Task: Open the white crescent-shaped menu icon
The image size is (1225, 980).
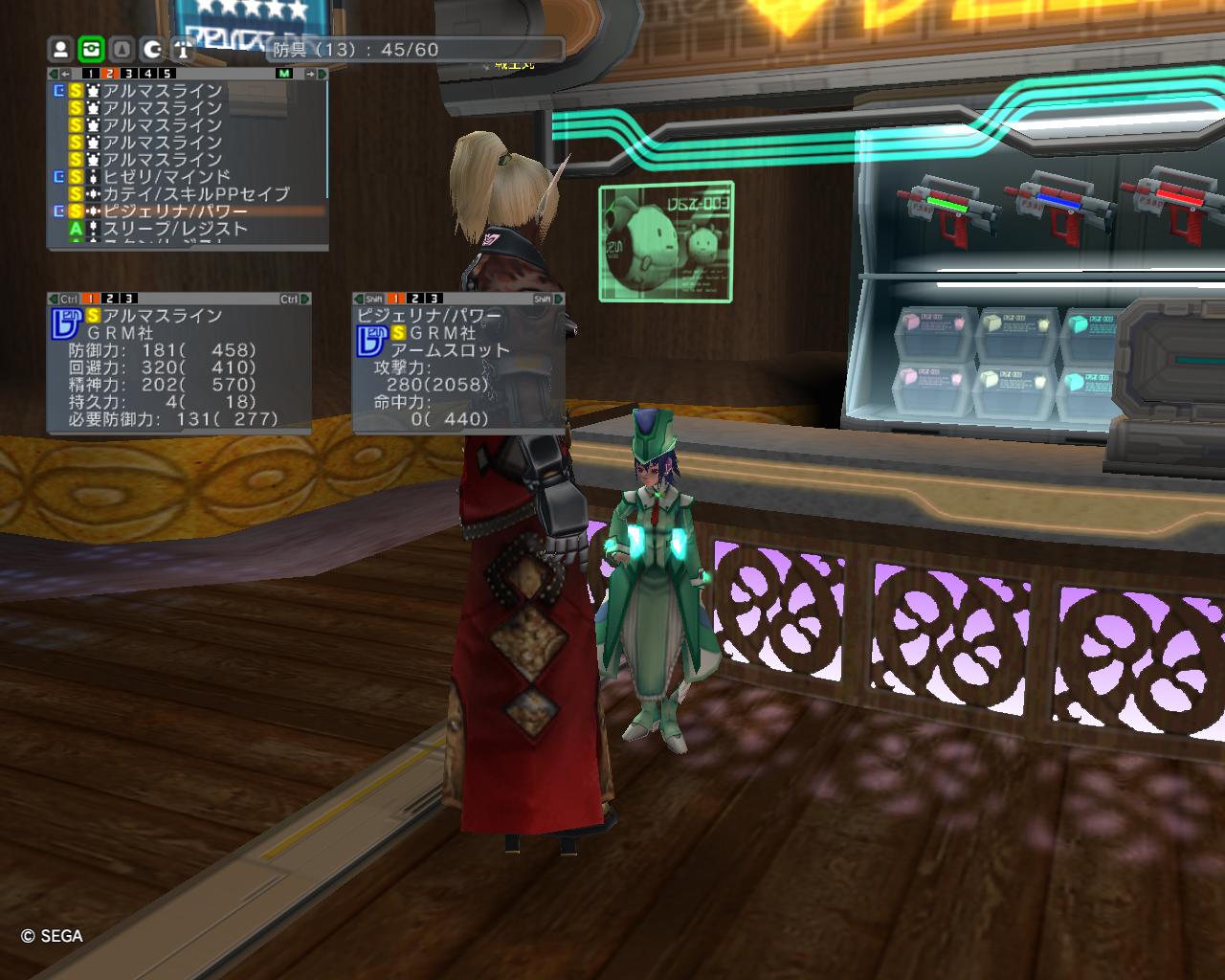Action: pyautogui.click(x=152, y=49)
